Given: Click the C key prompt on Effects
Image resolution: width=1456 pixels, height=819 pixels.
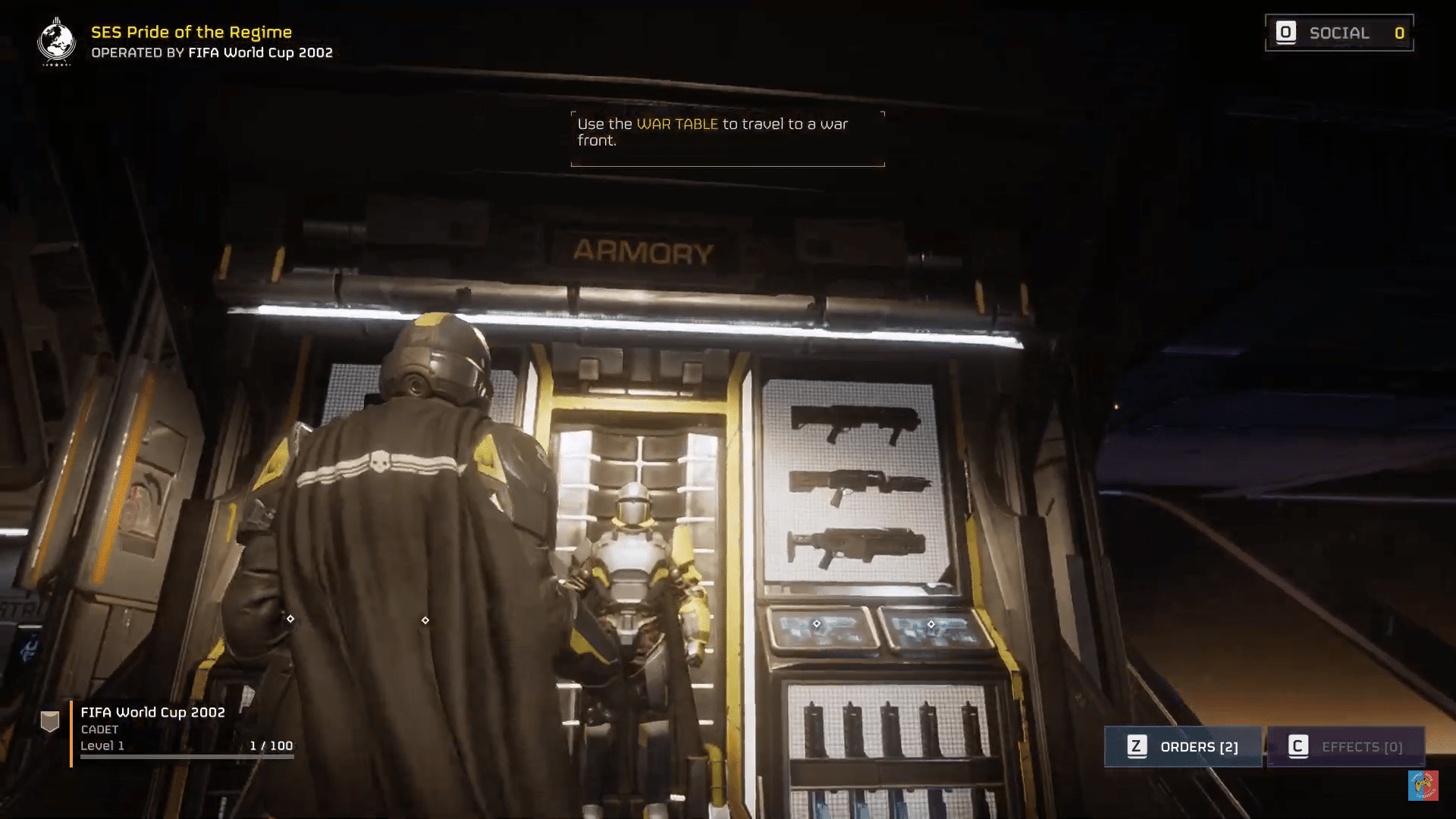Looking at the screenshot, I should pyautogui.click(x=1300, y=745).
